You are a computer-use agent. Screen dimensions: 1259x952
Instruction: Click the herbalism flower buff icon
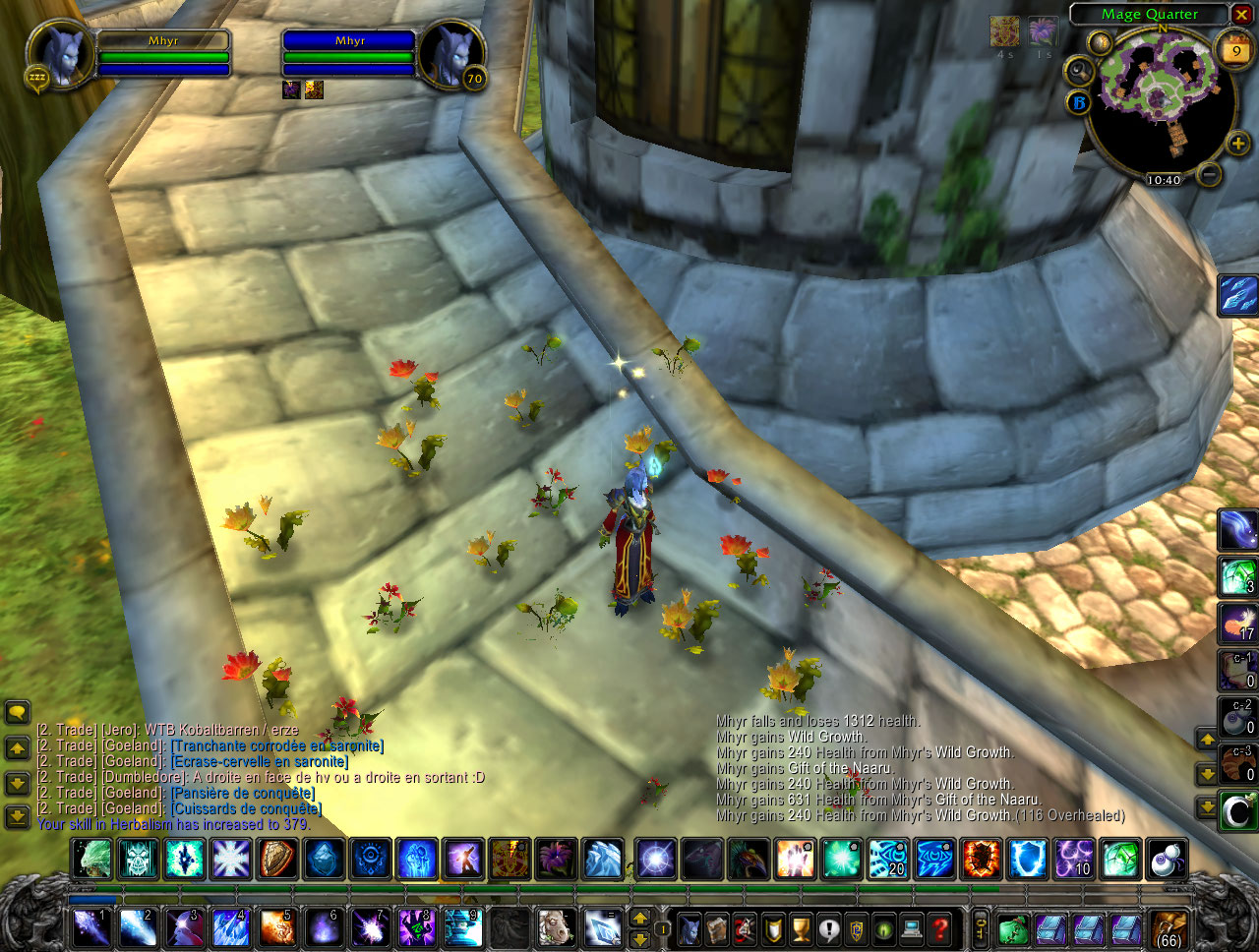[x=1042, y=31]
